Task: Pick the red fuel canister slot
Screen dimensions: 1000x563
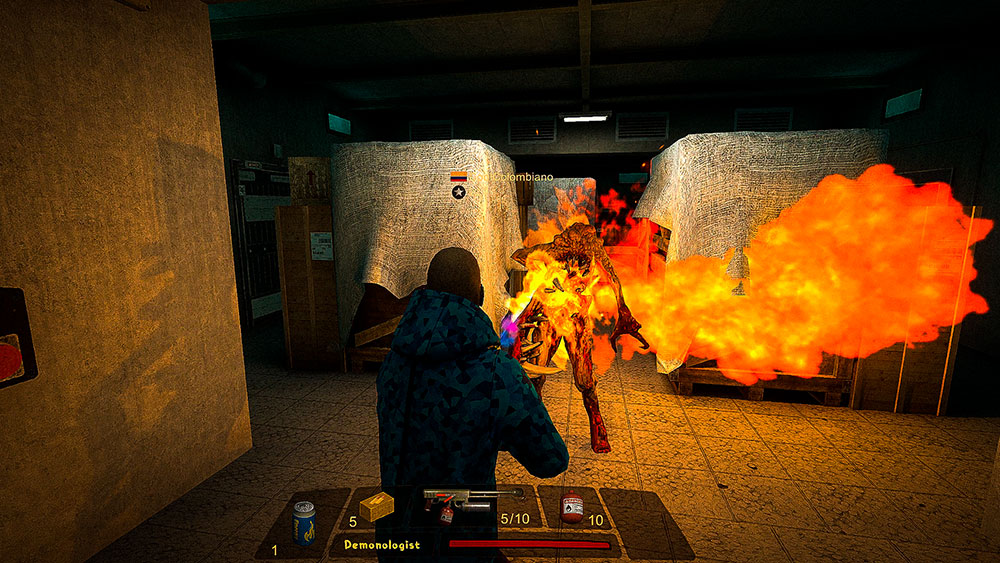Action: coord(572,509)
